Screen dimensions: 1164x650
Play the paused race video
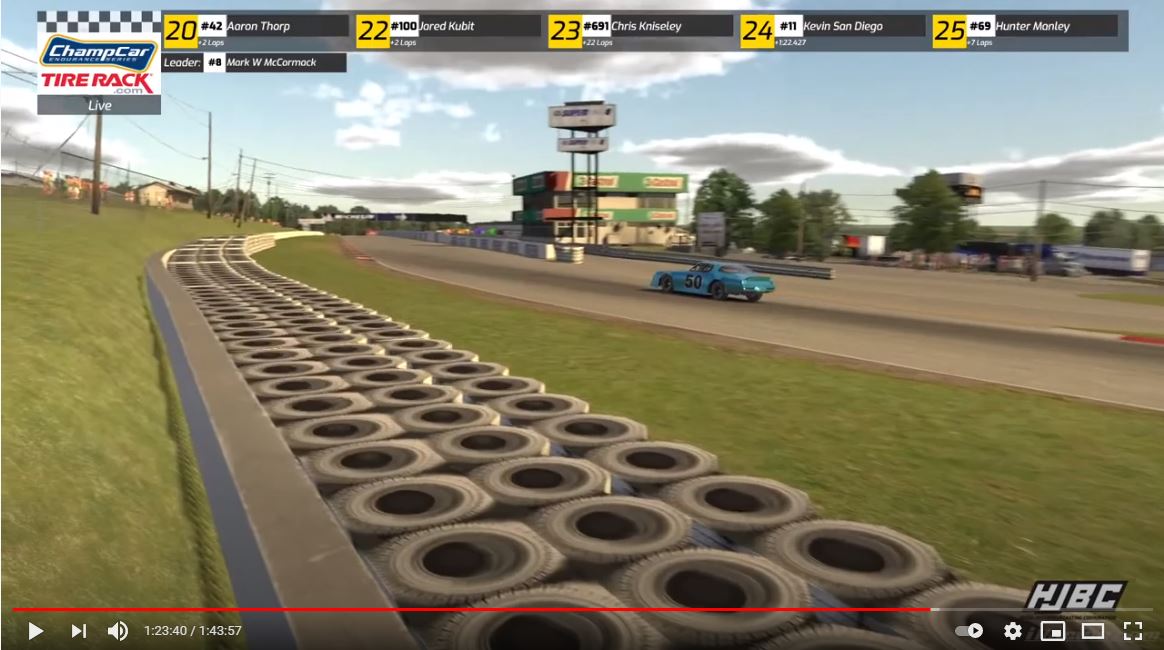35,631
